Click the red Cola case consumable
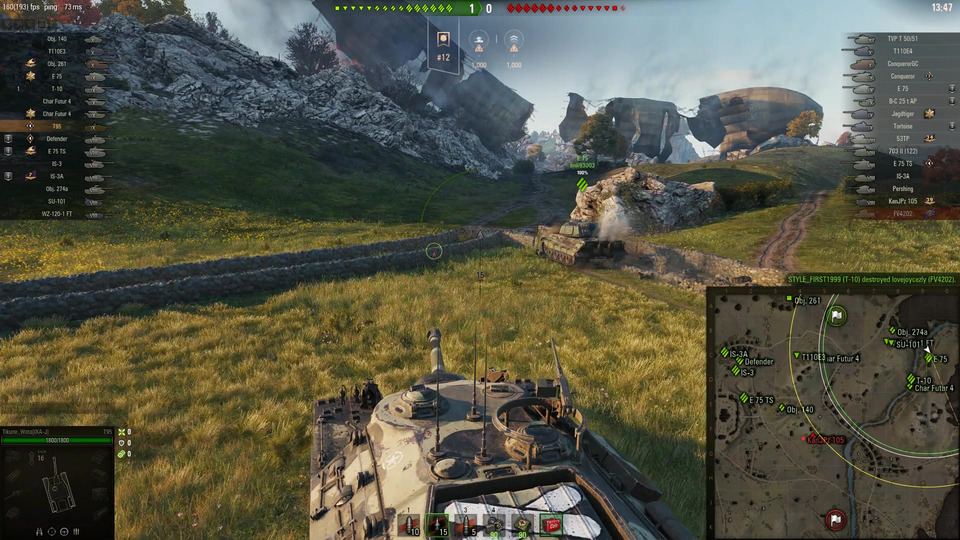 (551, 523)
